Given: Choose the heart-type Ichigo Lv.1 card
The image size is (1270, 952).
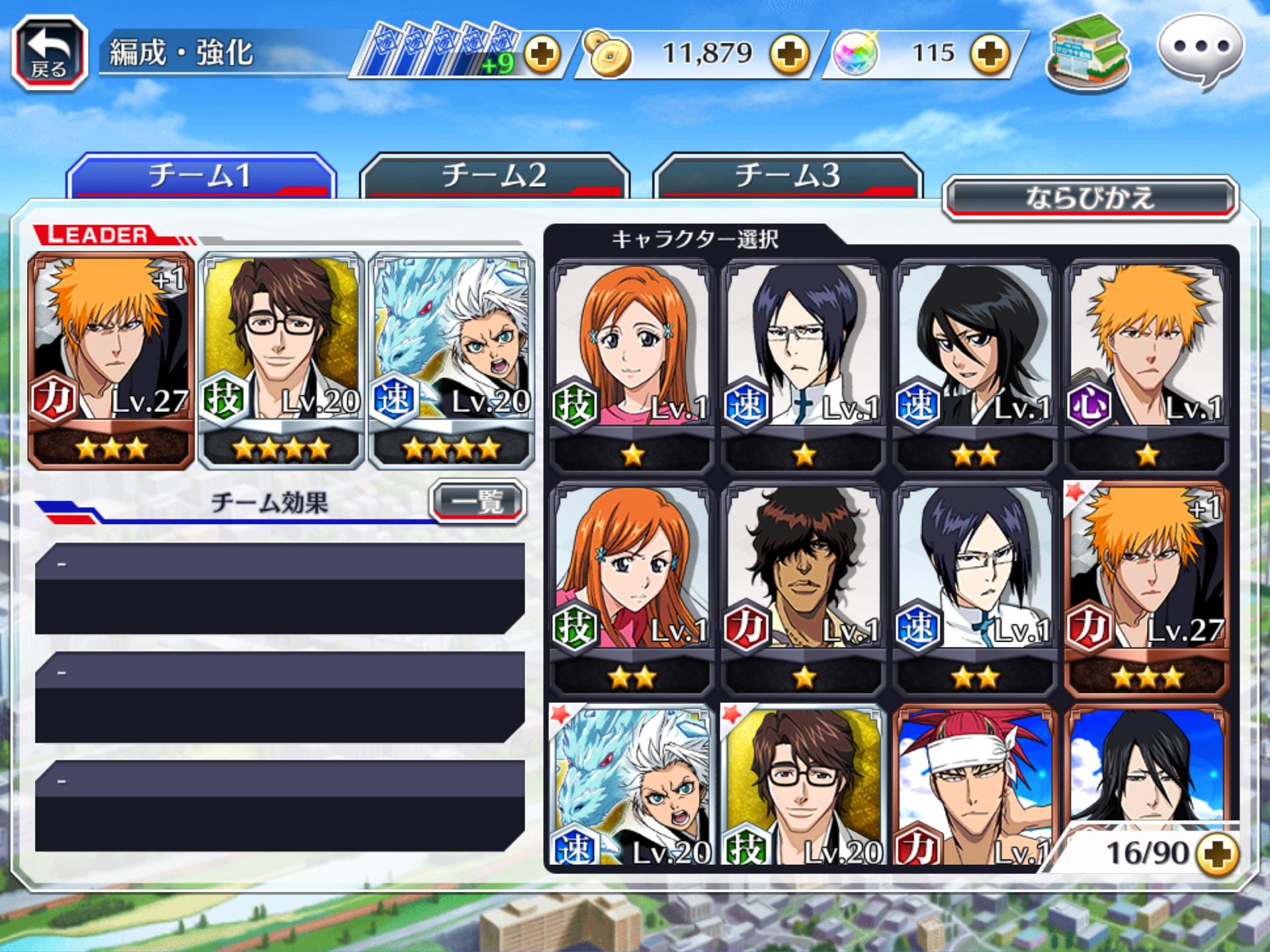Looking at the screenshot, I should 1146,364.
